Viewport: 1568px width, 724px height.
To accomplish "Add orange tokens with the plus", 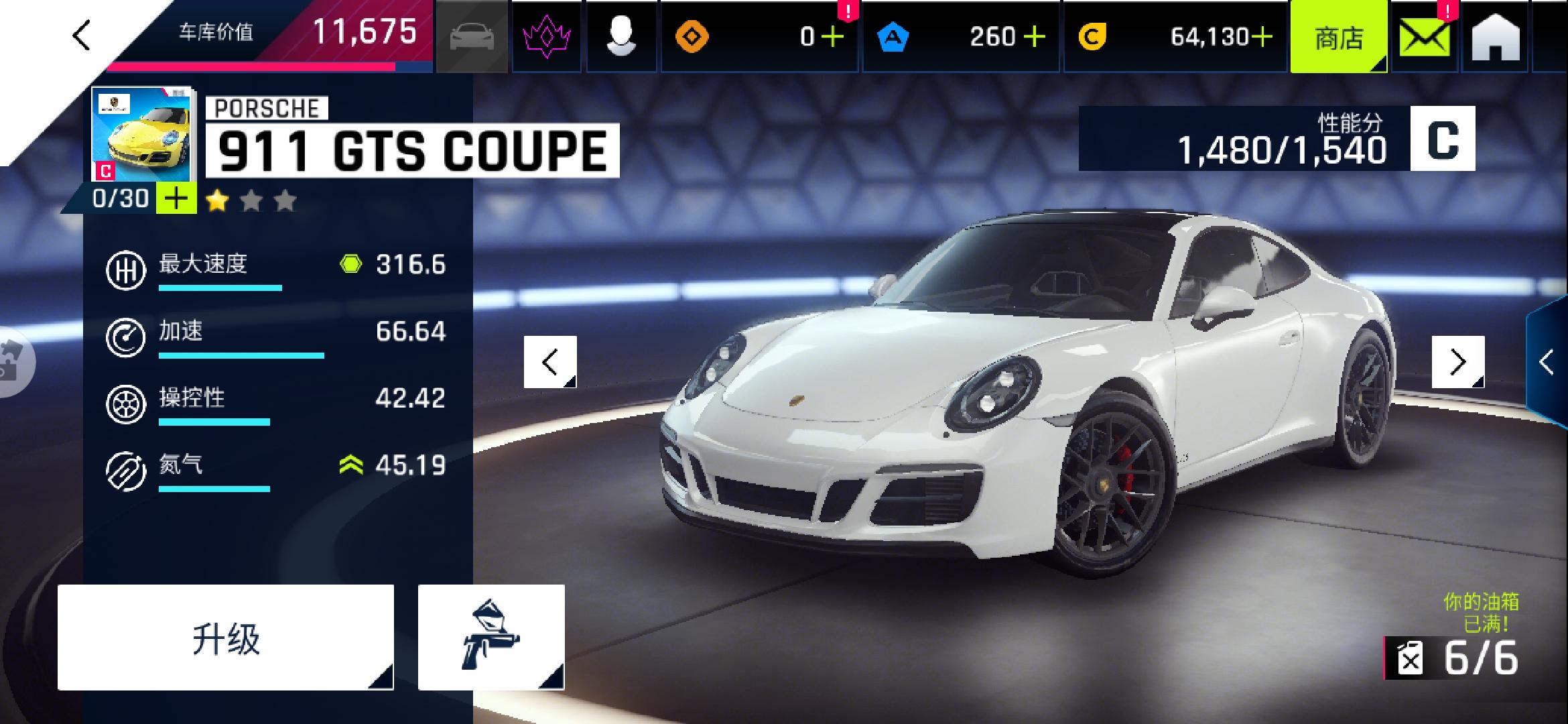I will coord(832,37).
